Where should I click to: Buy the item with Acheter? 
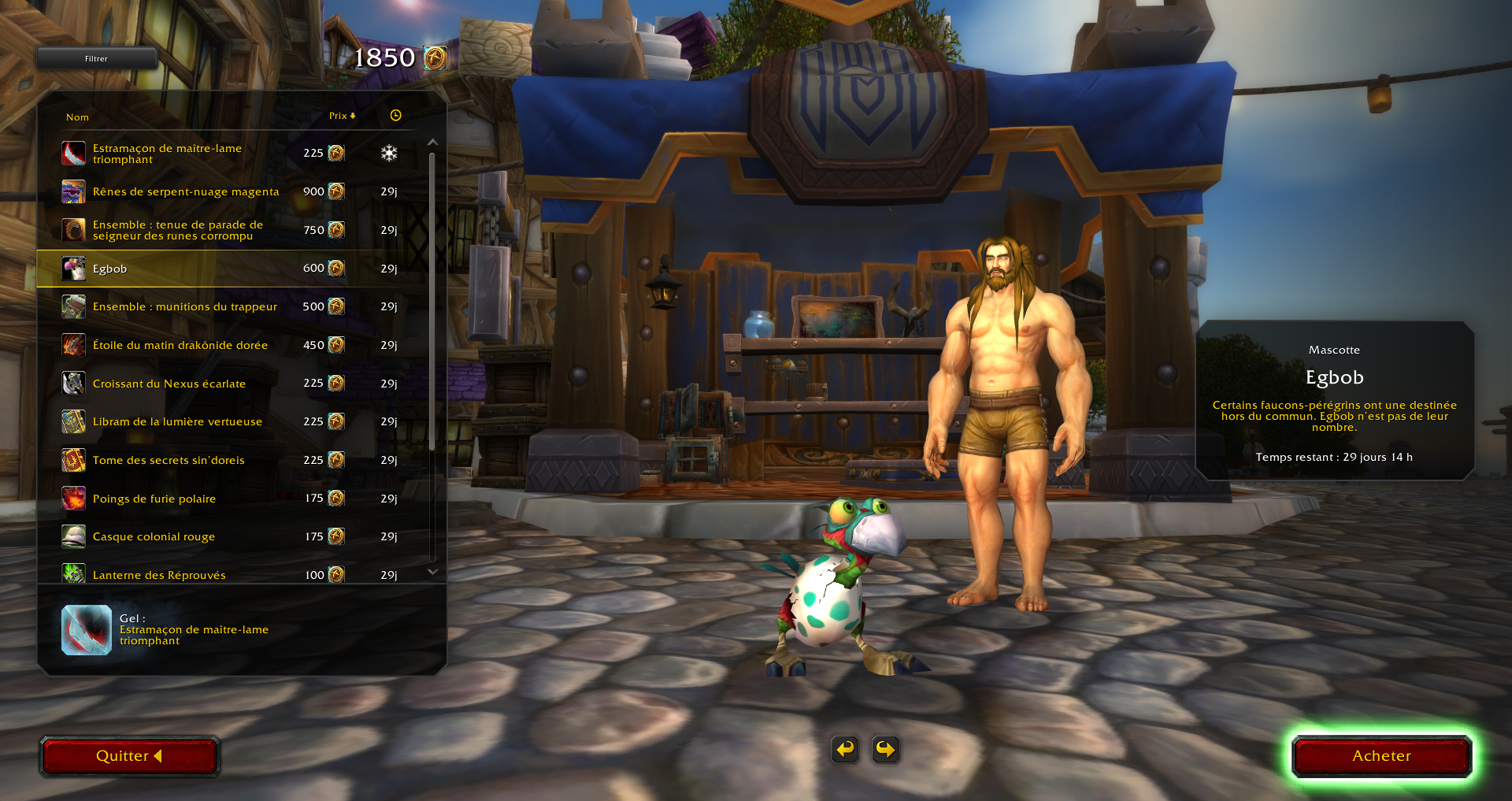tap(1381, 756)
